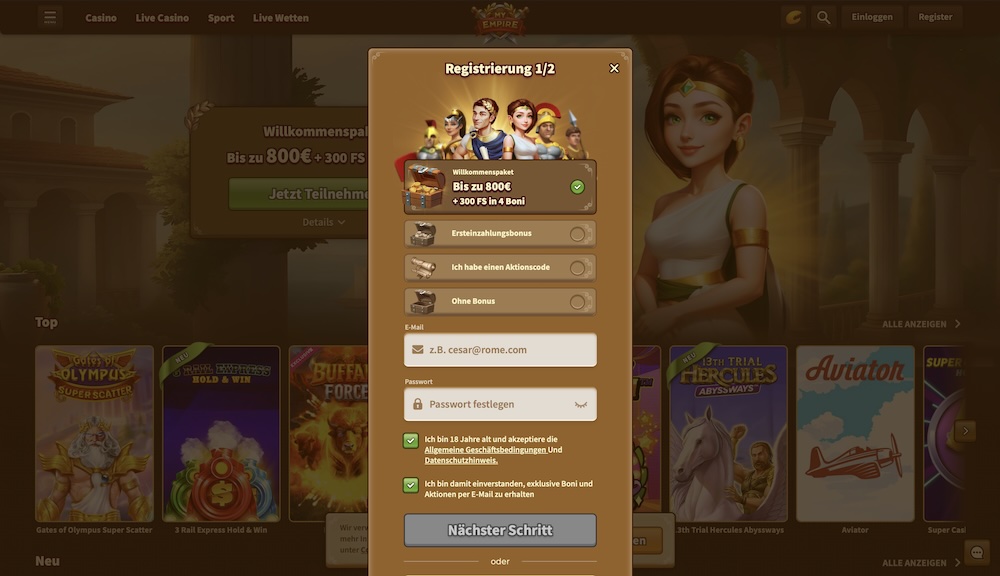Proceed with Nächster Schritt button
This screenshot has height=576, width=1000.
tap(500, 530)
